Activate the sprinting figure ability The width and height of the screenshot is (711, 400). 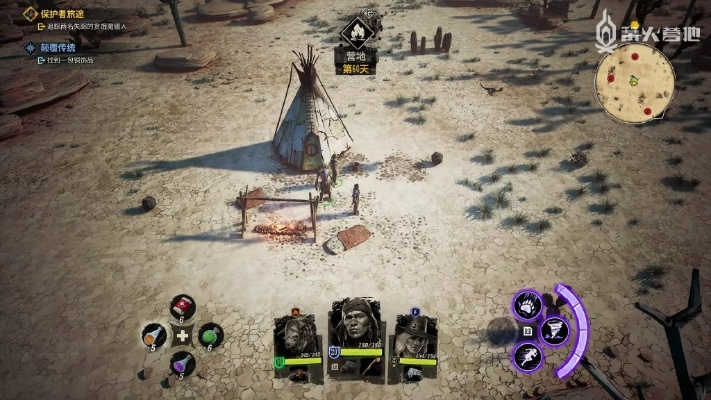pos(528,357)
